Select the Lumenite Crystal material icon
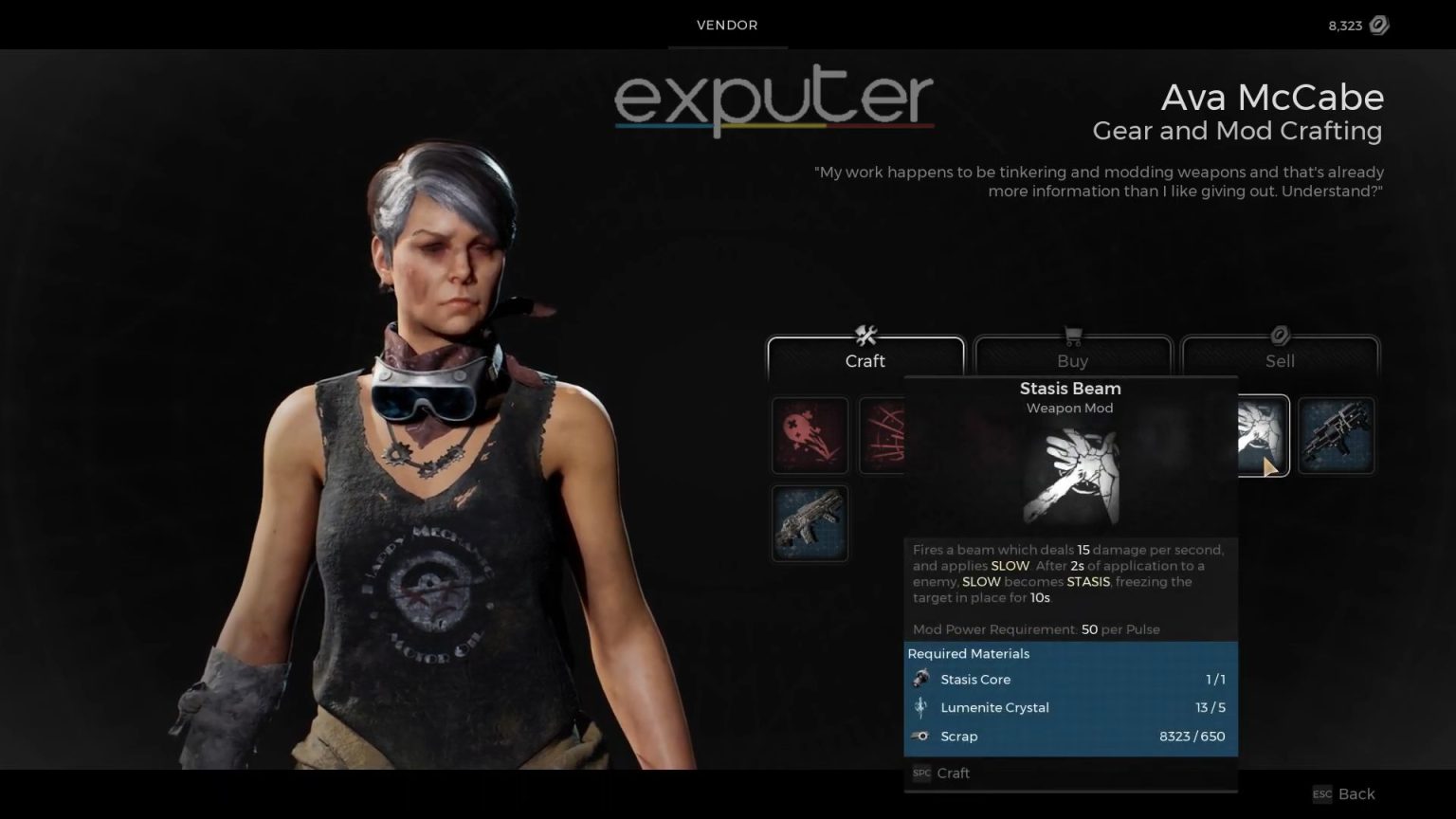1456x819 pixels. pos(919,707)
